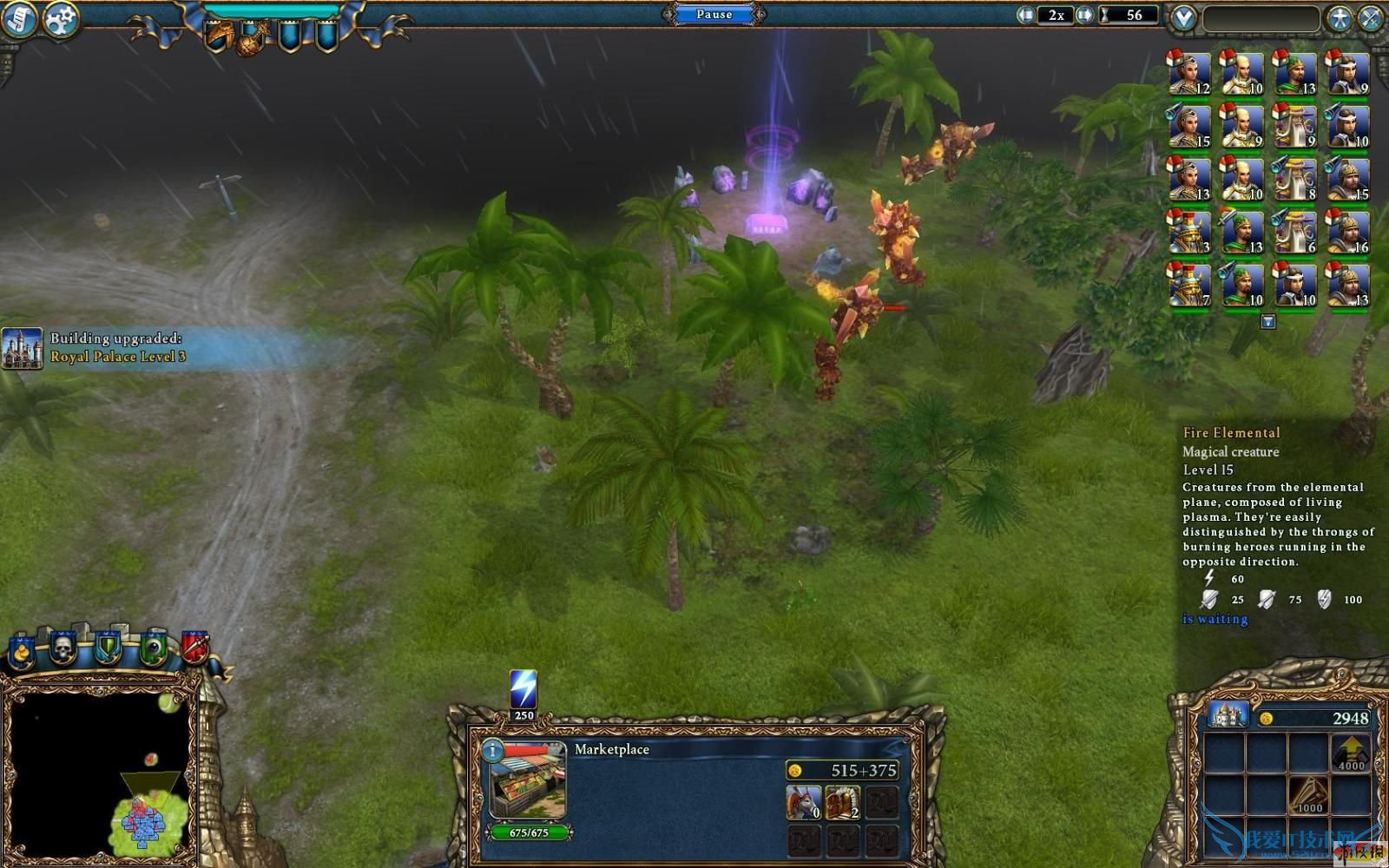Screen dimensions: 1389x868
Task: Open the quest scroll menu
Action: 19,18
